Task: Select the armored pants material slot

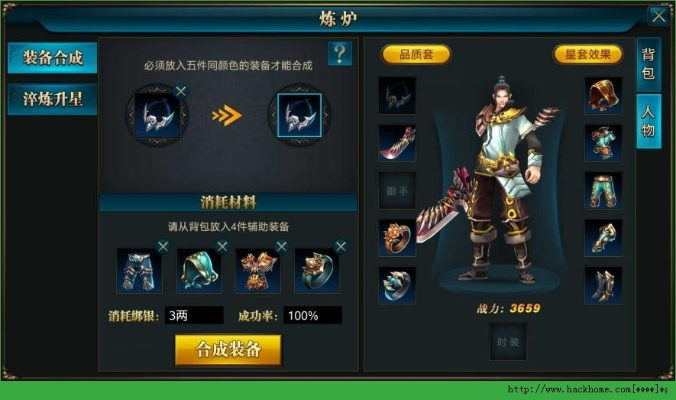Action: click(x=138, y=270)
